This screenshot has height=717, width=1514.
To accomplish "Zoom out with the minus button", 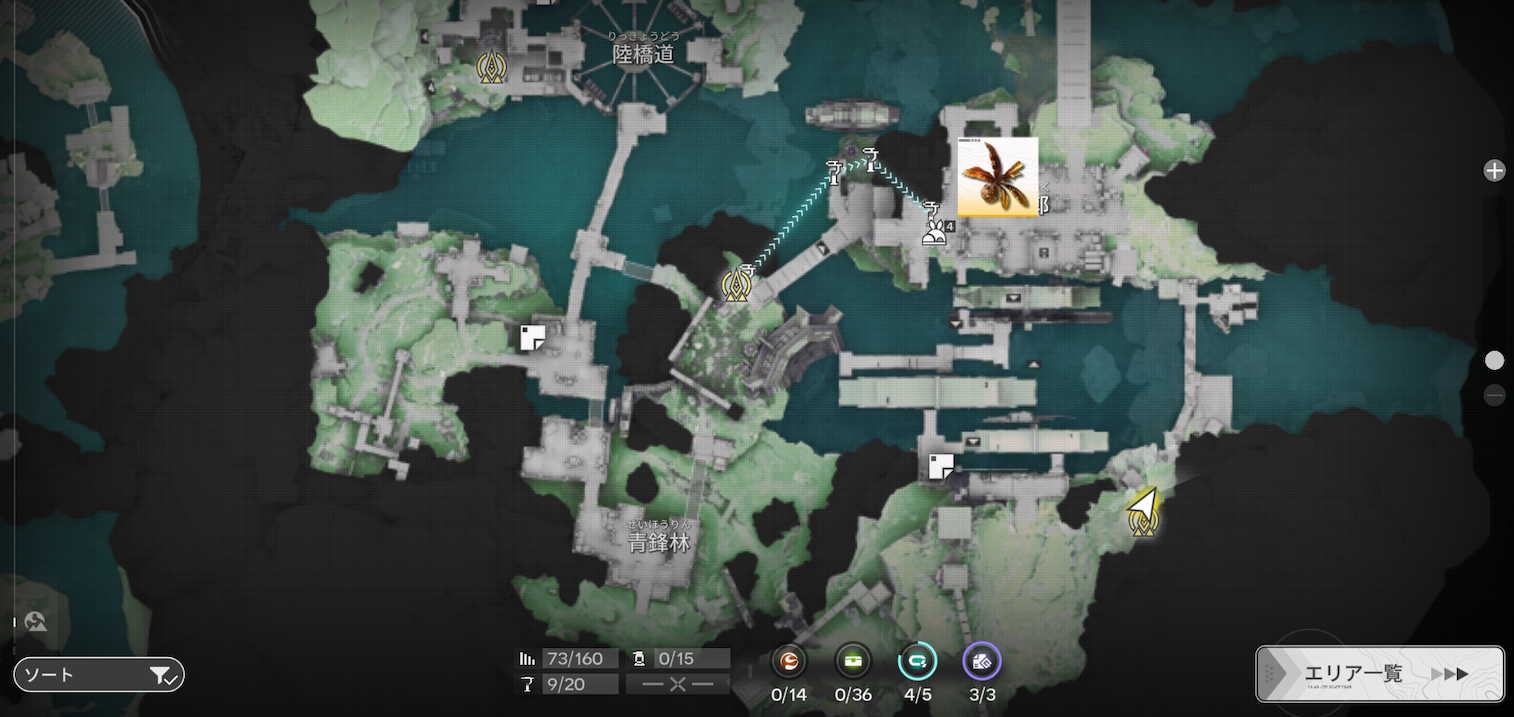I will [x=1494, y=395].
